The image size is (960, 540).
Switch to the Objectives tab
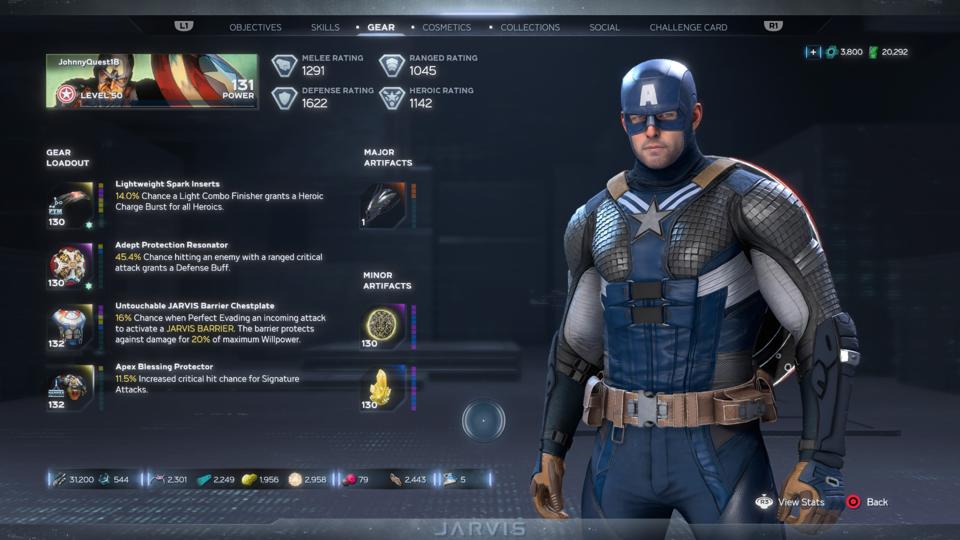255,27
